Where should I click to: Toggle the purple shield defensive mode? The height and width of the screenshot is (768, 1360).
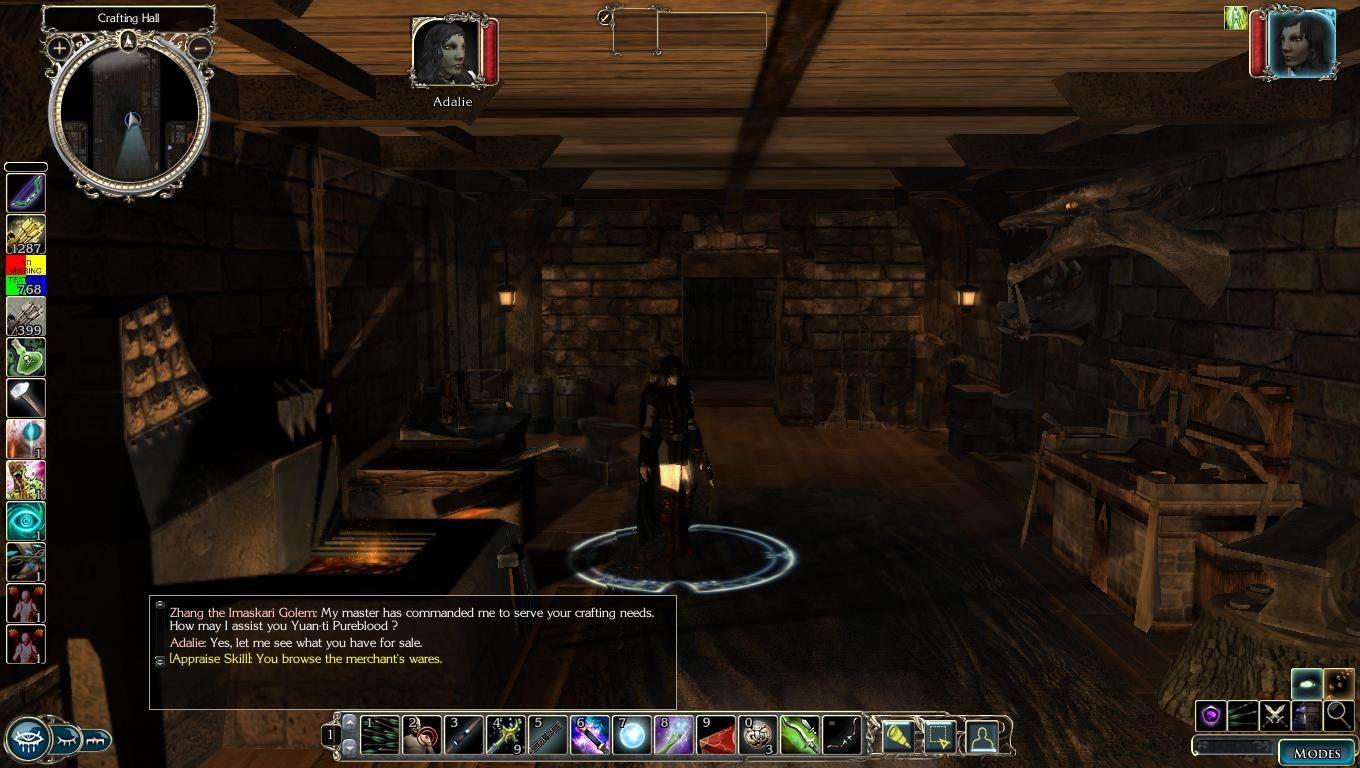pos(1211,715)
